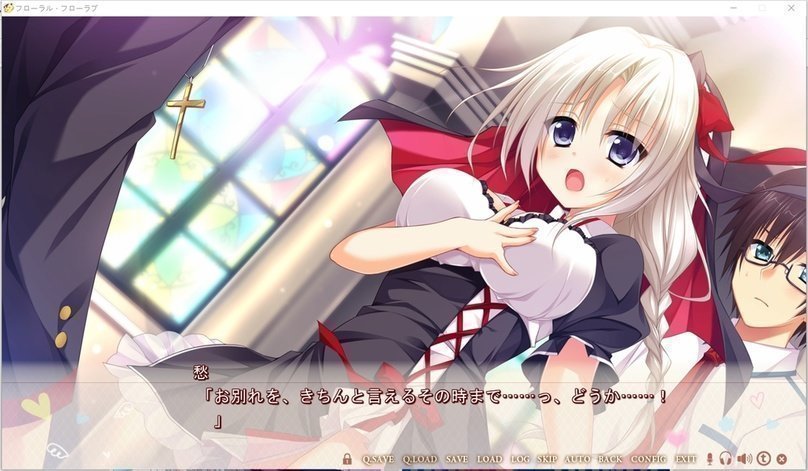This screenshot has width=808, height=471.
Task: Choose EXIT in the bottom bar
Action: click(x=685, y=459)
